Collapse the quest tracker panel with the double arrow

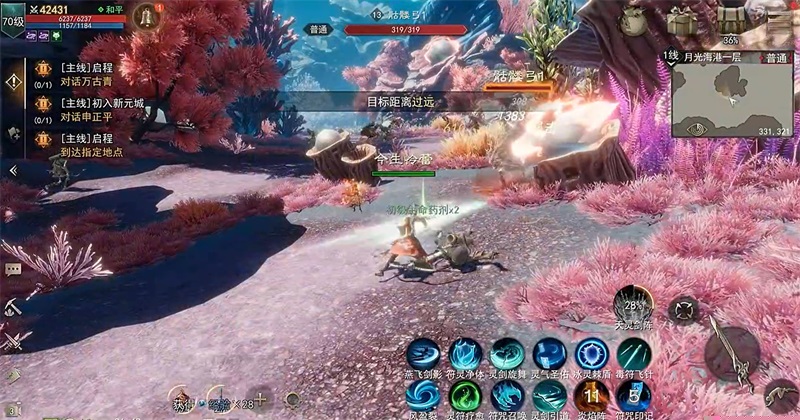coord(12,171)
